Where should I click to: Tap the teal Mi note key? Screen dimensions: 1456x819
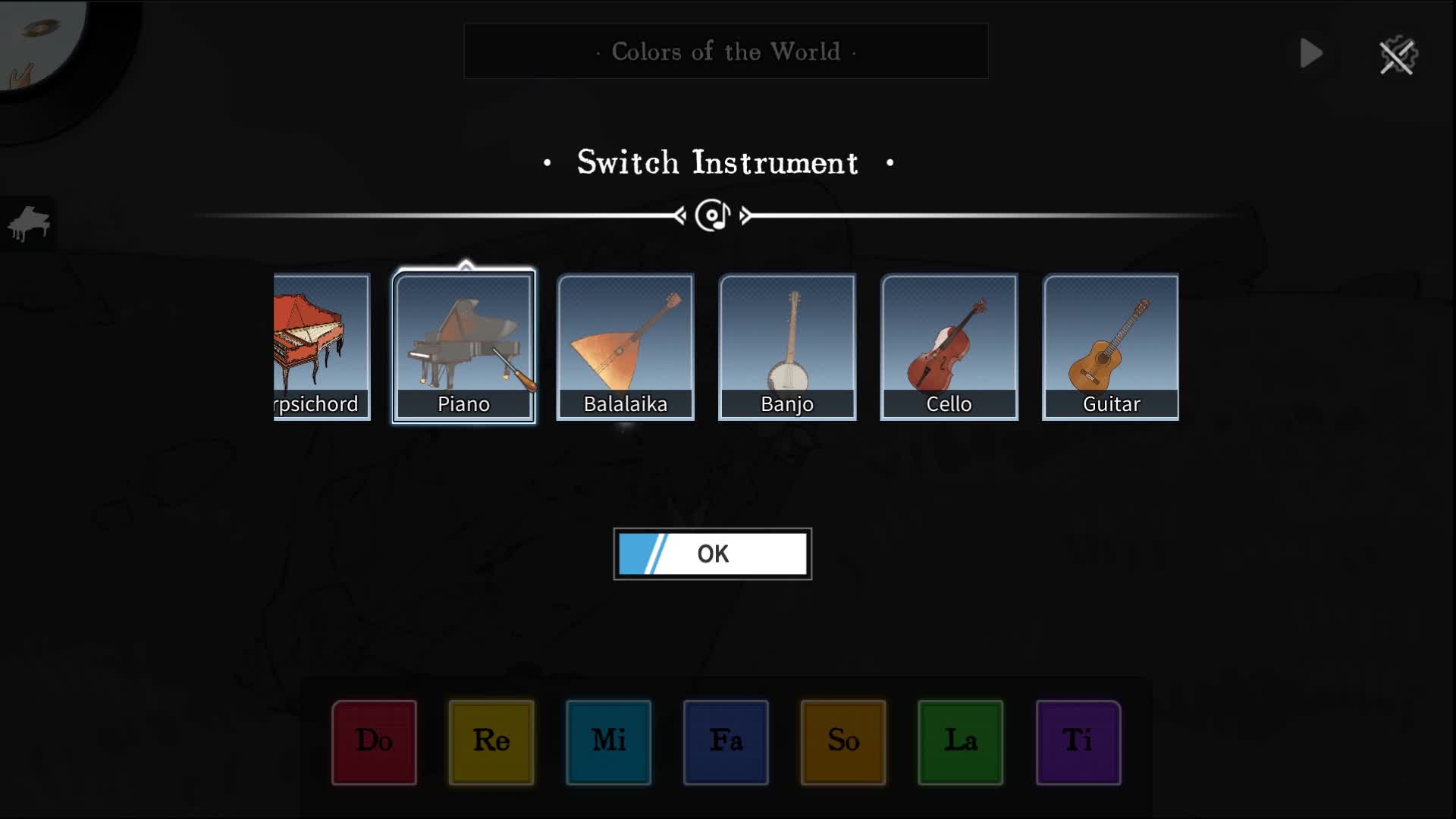tap(608, 742)
